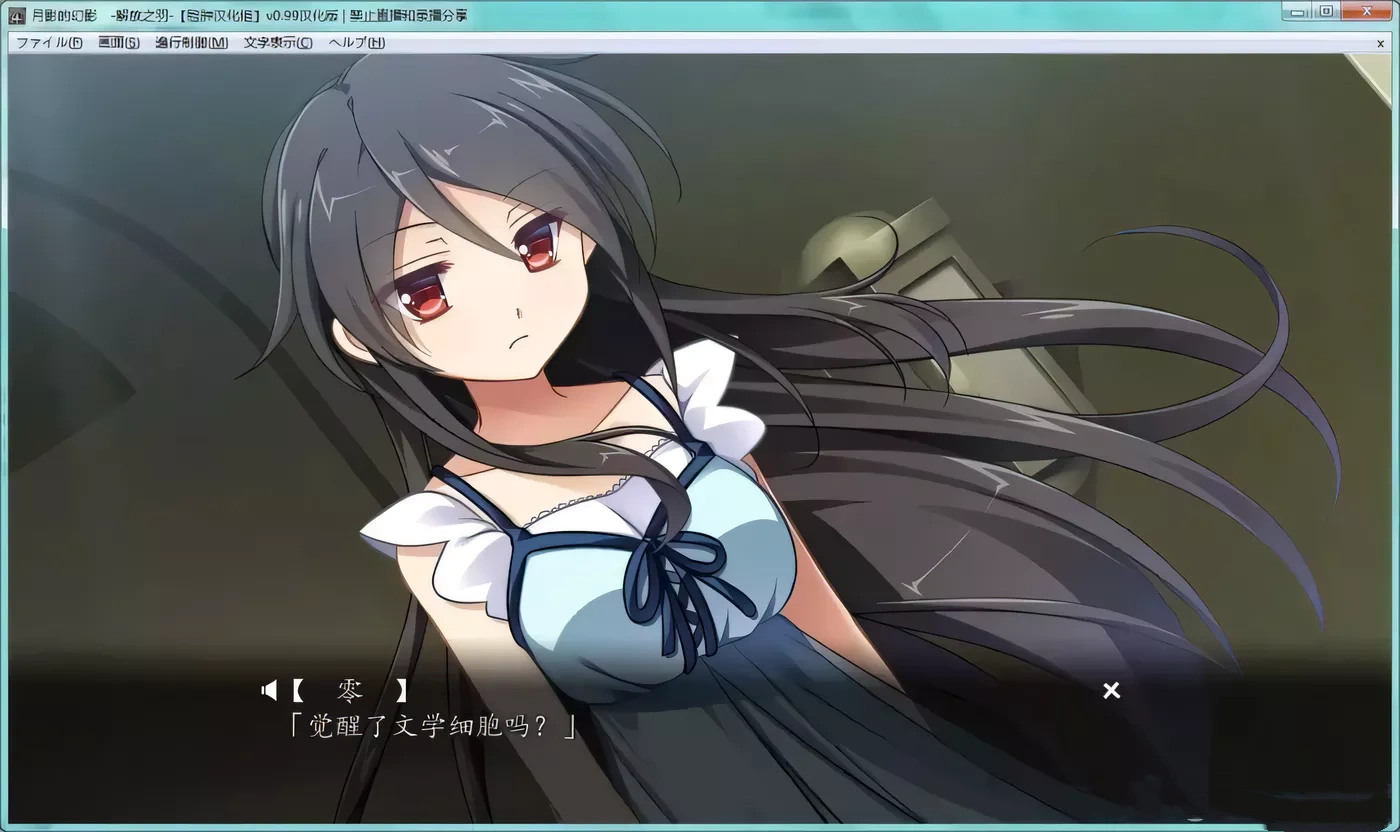Open the 画面 menu
The width and height of the screenshot is (1400, 832).
pyautogui.click(x=117, y=43)
